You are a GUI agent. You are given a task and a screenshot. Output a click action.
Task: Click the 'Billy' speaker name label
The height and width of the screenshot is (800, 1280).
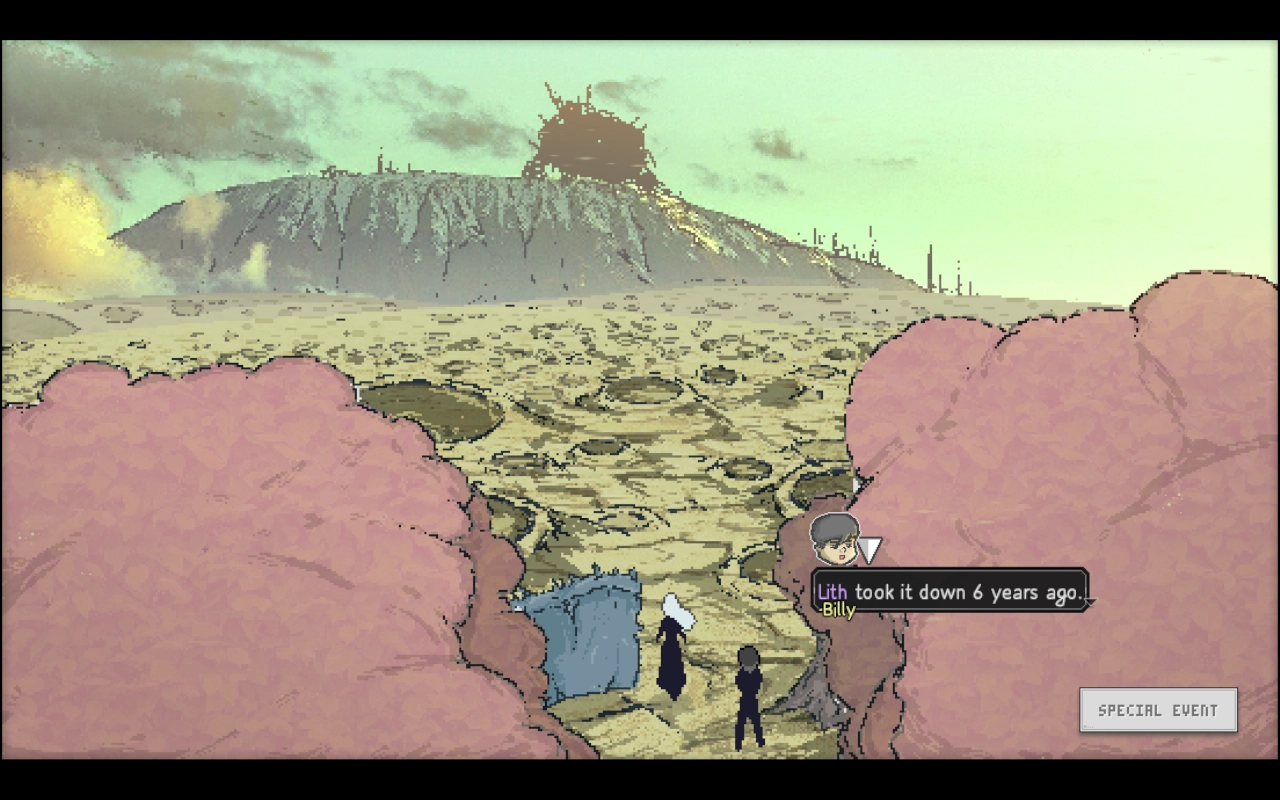(x=838, y=610)
